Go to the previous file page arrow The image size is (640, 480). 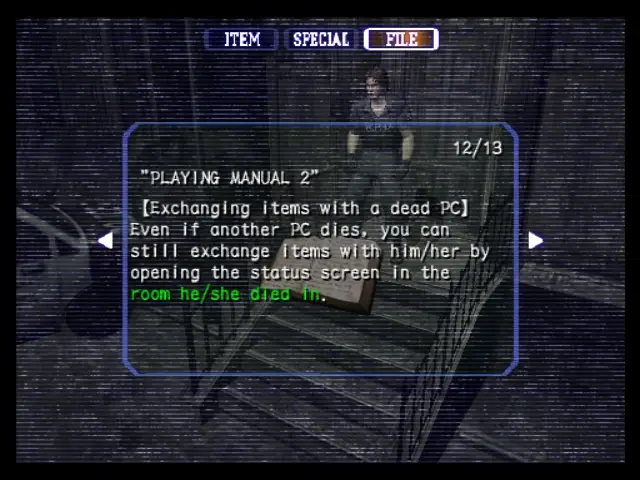point(105,240)
